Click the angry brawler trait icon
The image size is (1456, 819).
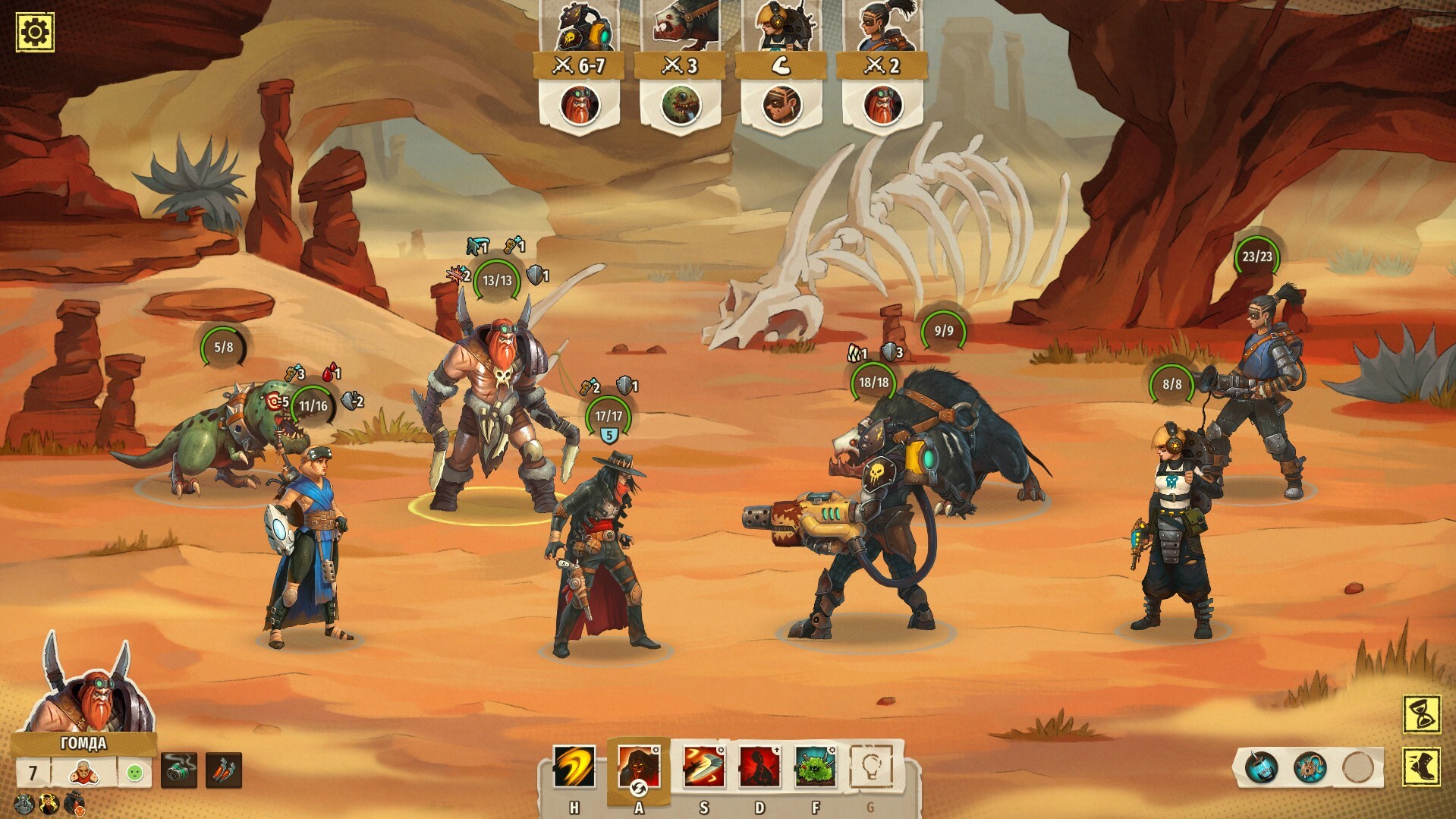(84, 773)
